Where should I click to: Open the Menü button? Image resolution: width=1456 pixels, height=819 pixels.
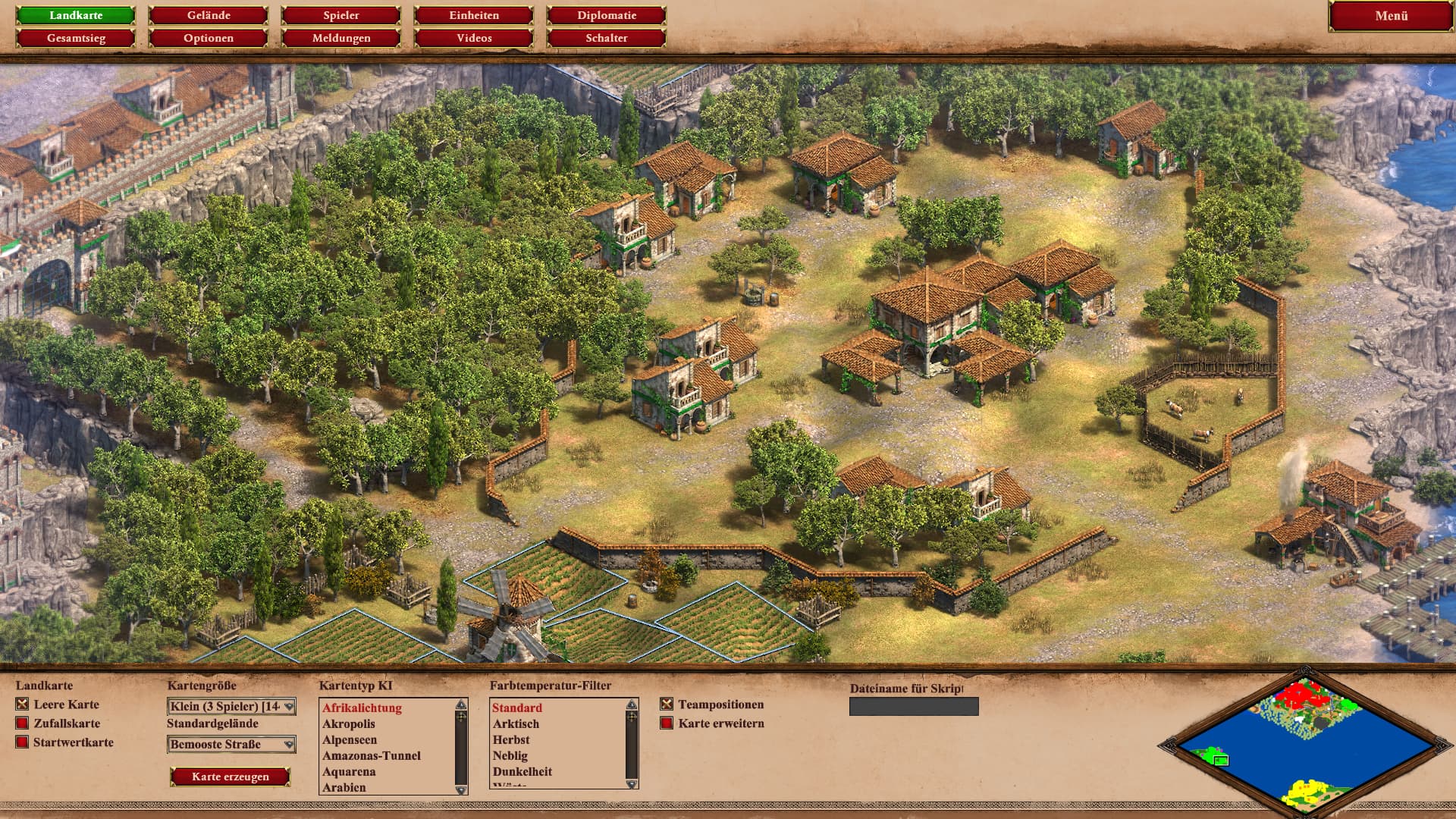click(x=1391, y=16)
